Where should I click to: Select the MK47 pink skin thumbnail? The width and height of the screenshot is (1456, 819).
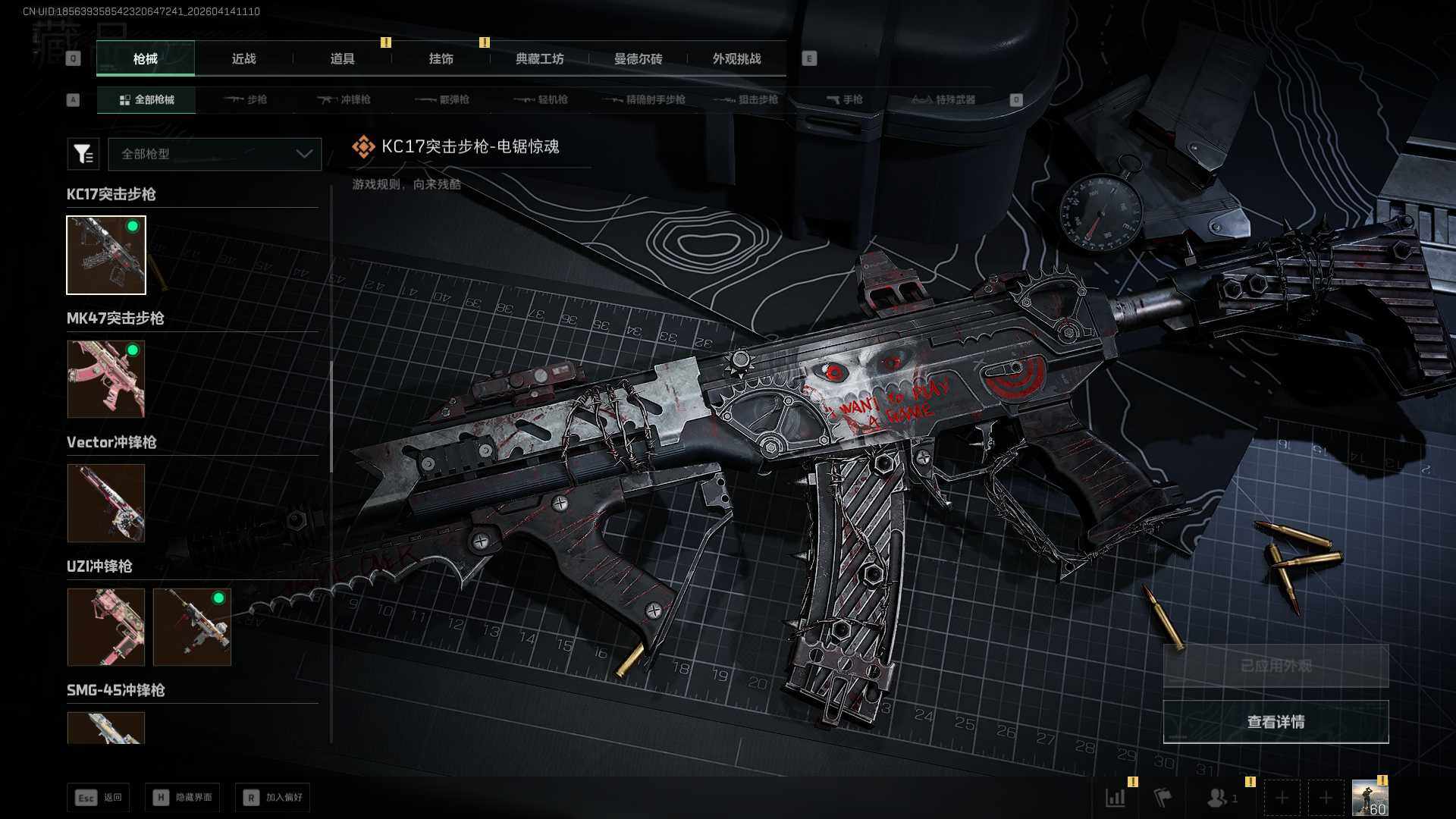tap(106, 378)
